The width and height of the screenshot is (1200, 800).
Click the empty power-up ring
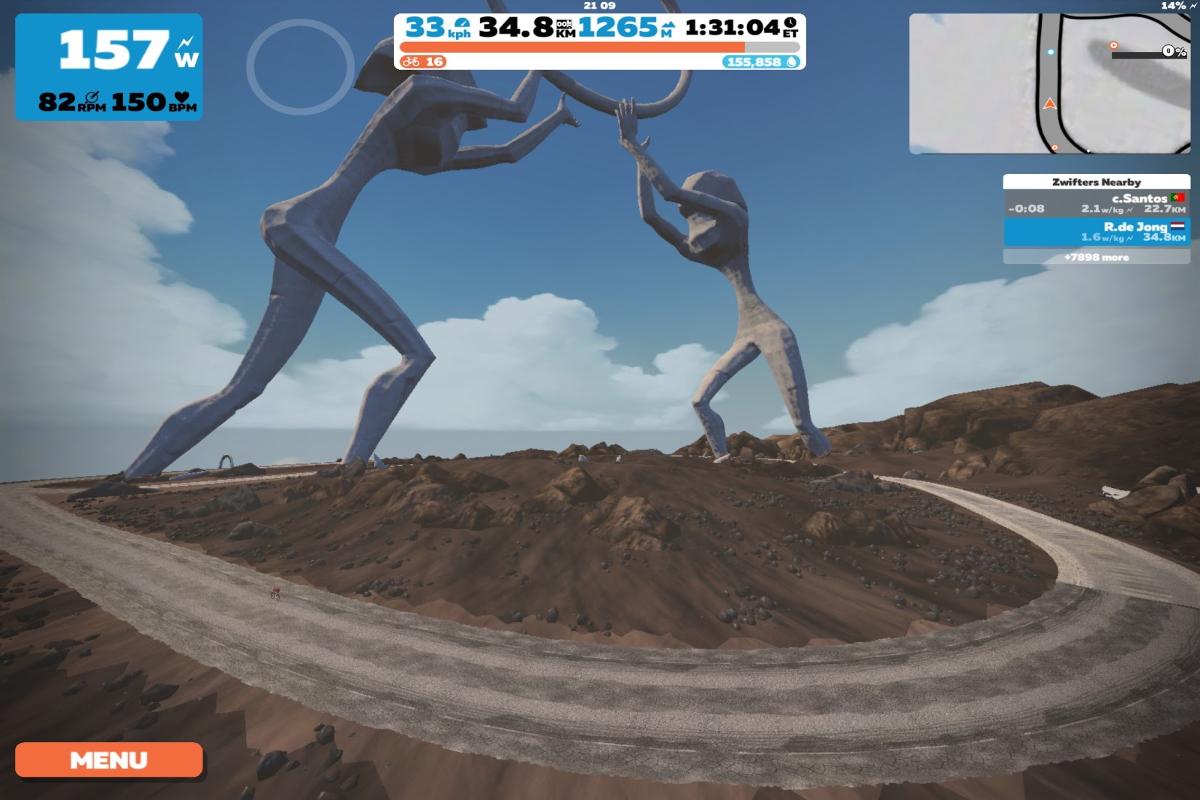300,65
